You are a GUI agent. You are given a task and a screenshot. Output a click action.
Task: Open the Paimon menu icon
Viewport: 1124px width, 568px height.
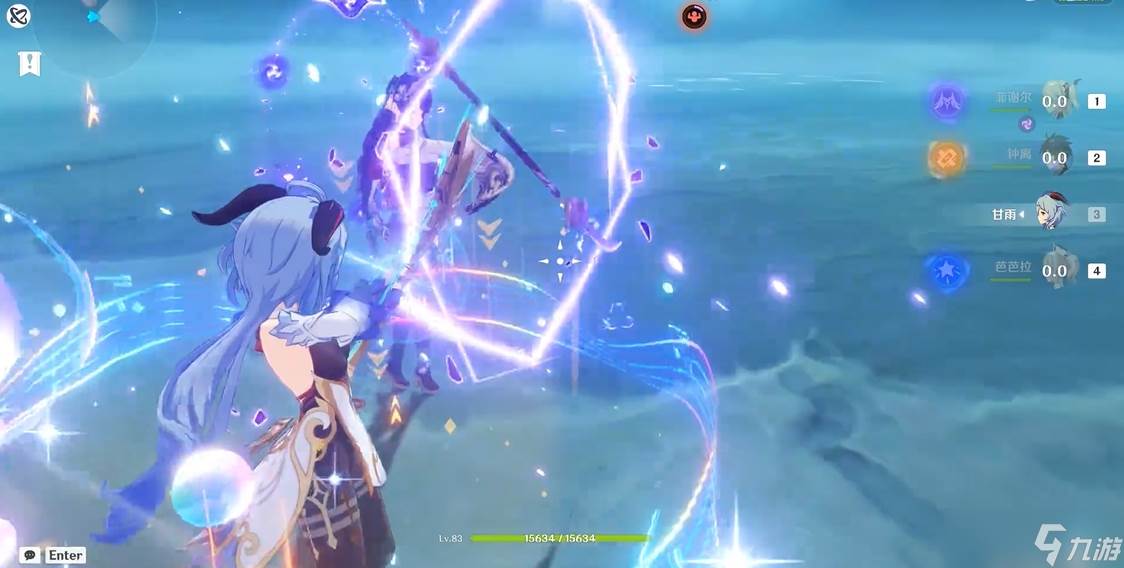click(x=18, y=16)
